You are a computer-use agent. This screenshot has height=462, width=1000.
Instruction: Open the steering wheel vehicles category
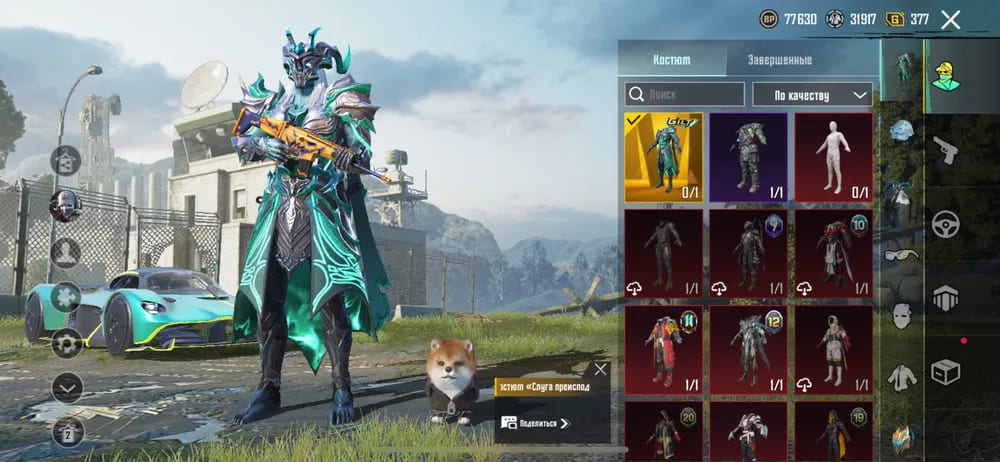point(945,224)
